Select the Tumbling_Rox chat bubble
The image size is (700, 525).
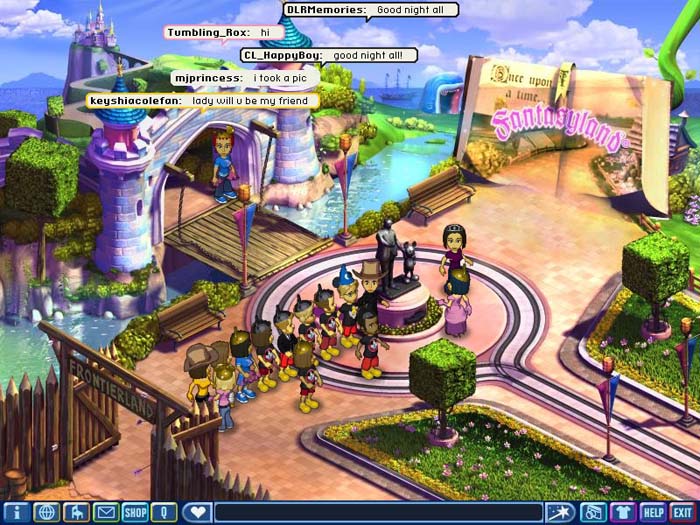[224, 32]
